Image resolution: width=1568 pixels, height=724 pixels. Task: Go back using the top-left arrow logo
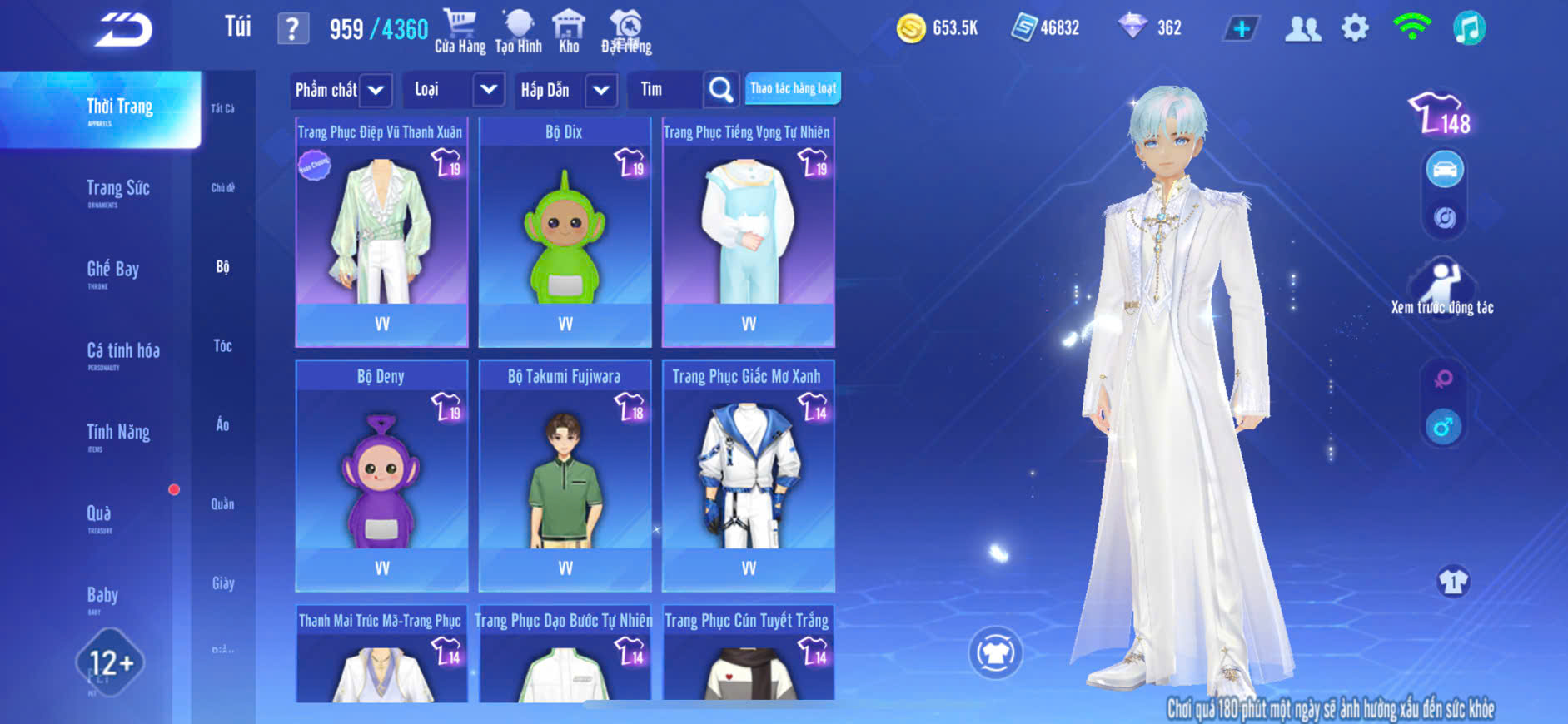tap(123, 31)
